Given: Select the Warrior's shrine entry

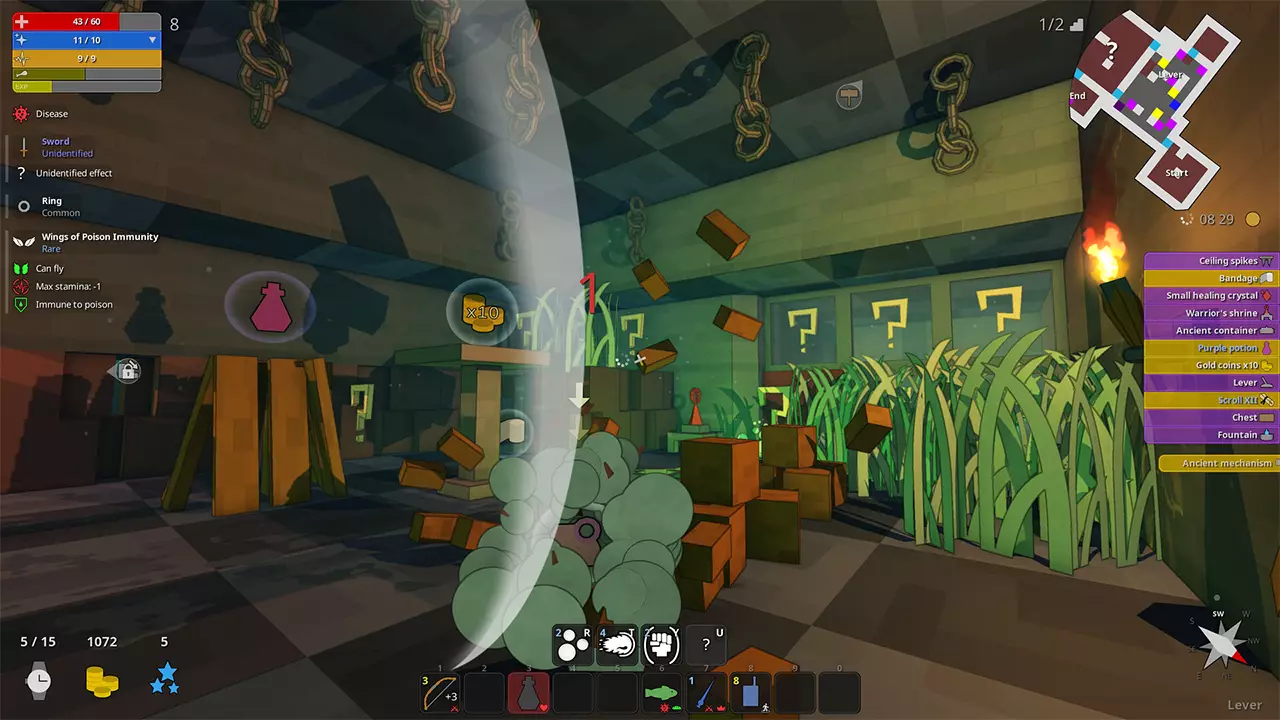Looking at the screenshot, I should coord(1212,313).
